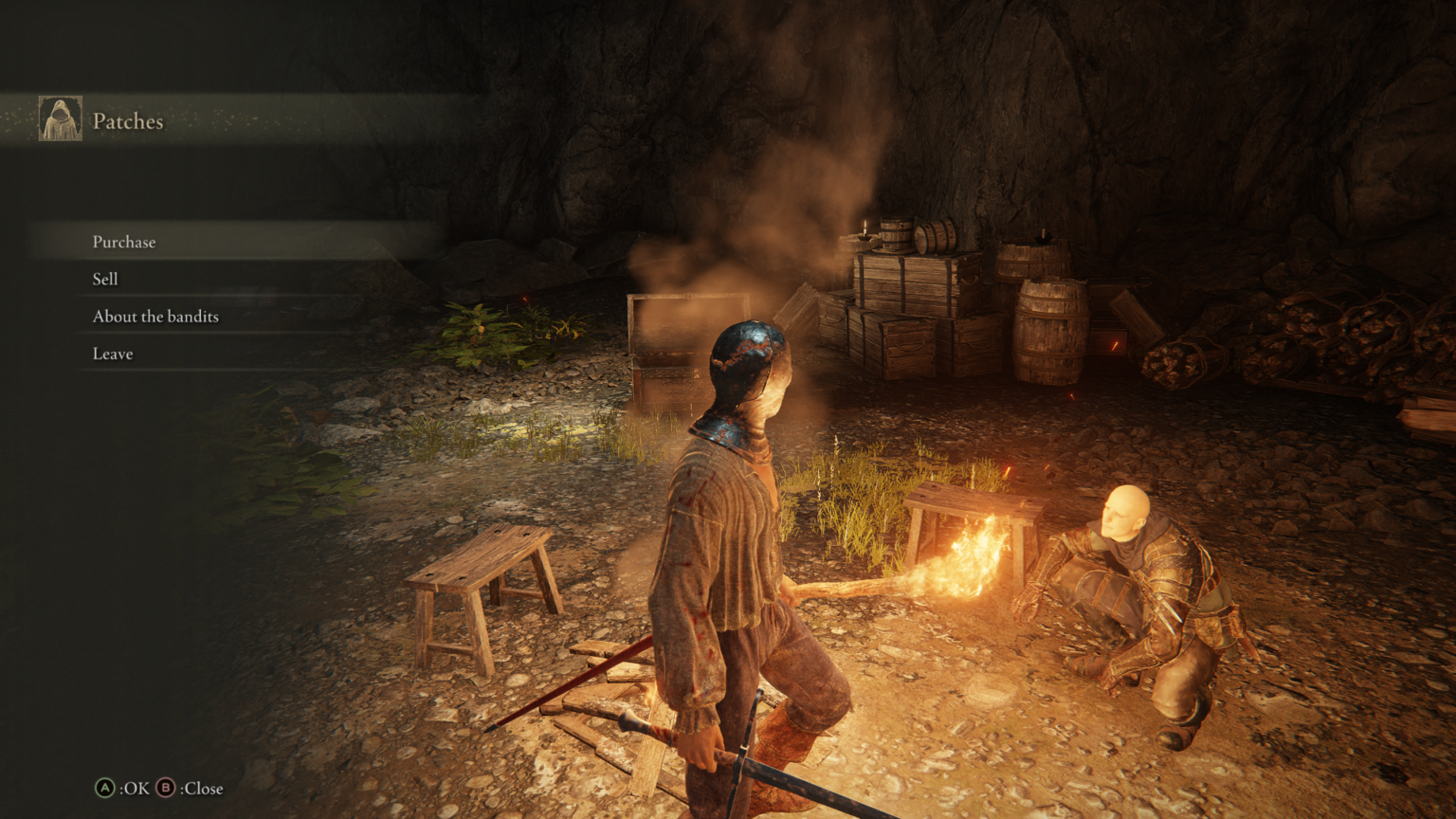
Task: Open the About the bandits dialogue
Action: point(155,316)
